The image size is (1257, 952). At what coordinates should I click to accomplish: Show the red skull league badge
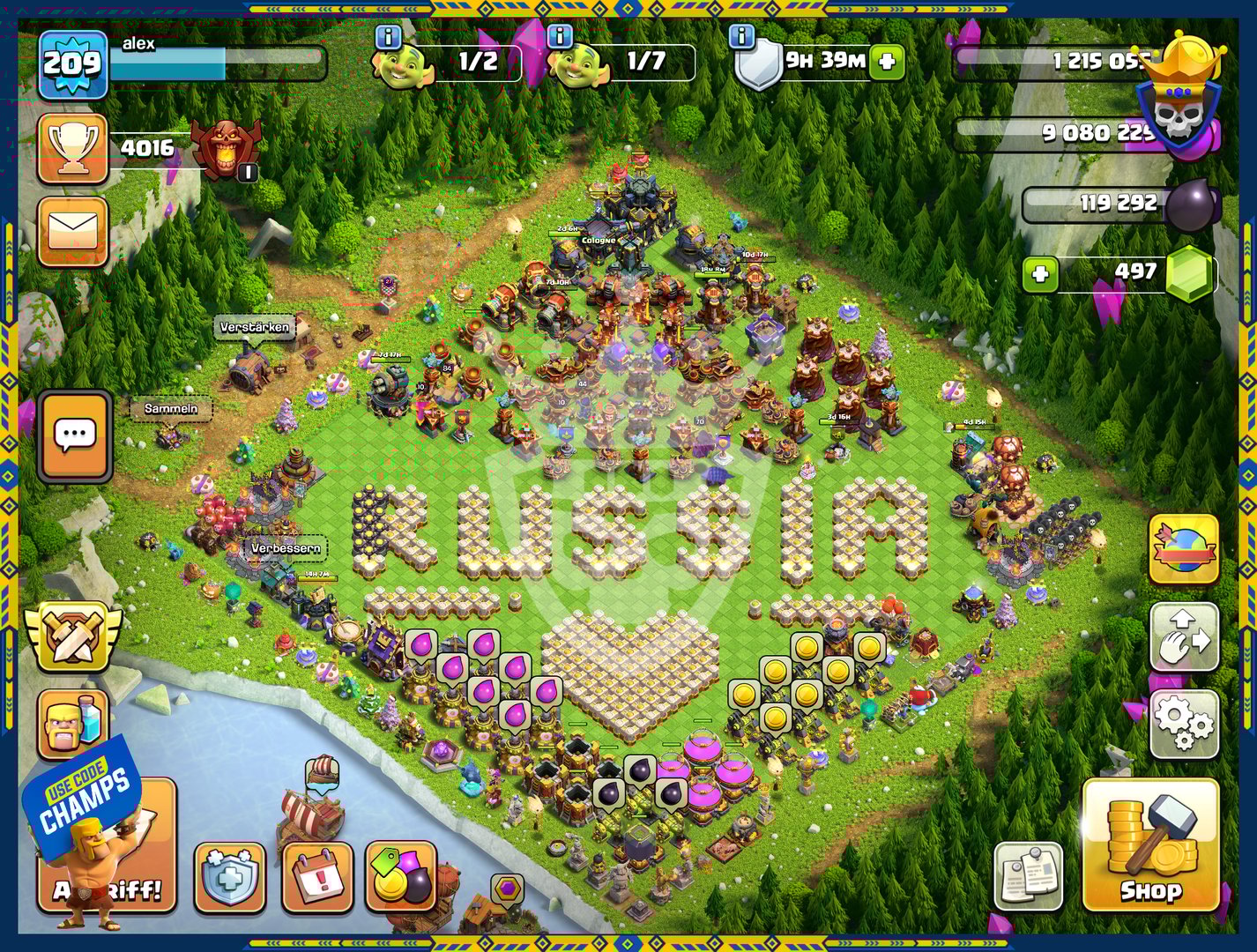click(226, 146)
